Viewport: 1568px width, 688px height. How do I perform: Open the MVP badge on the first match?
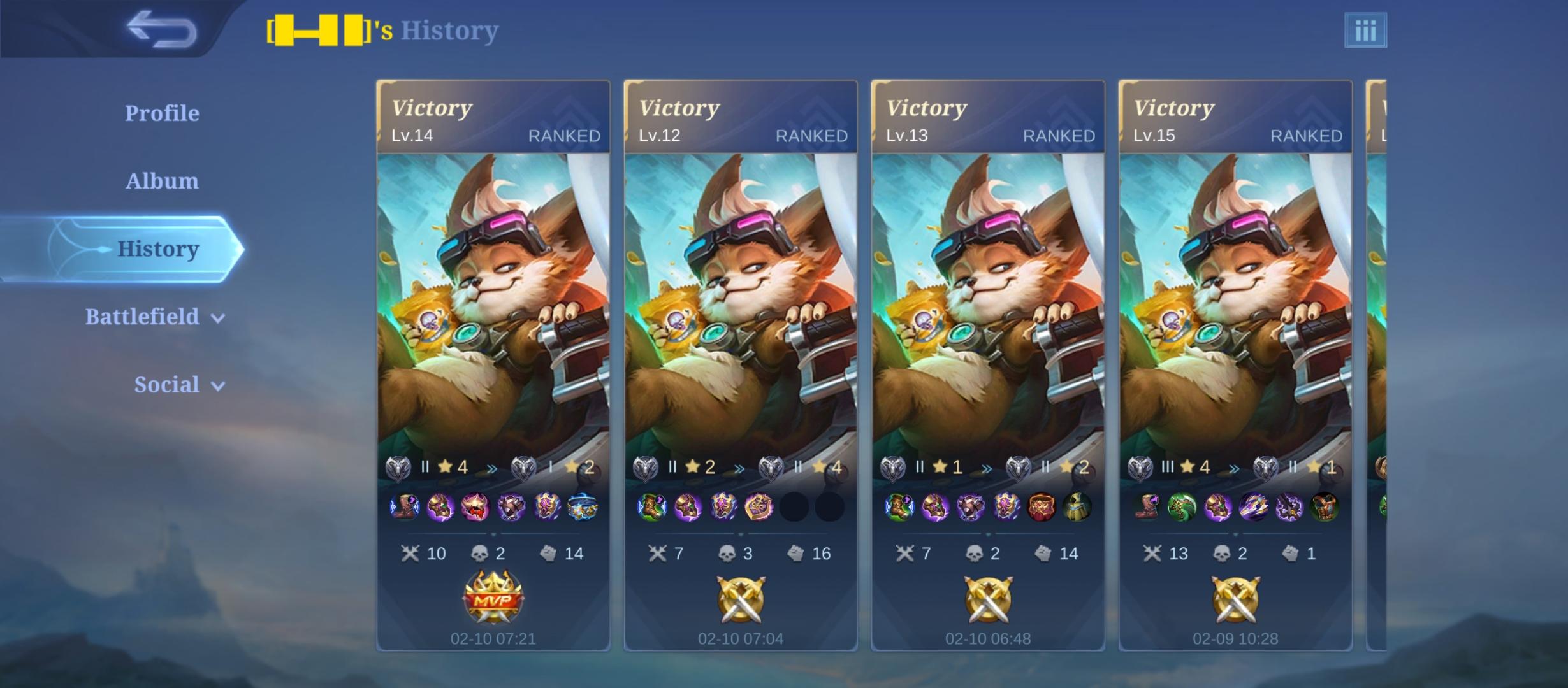(x=494, y=598)
